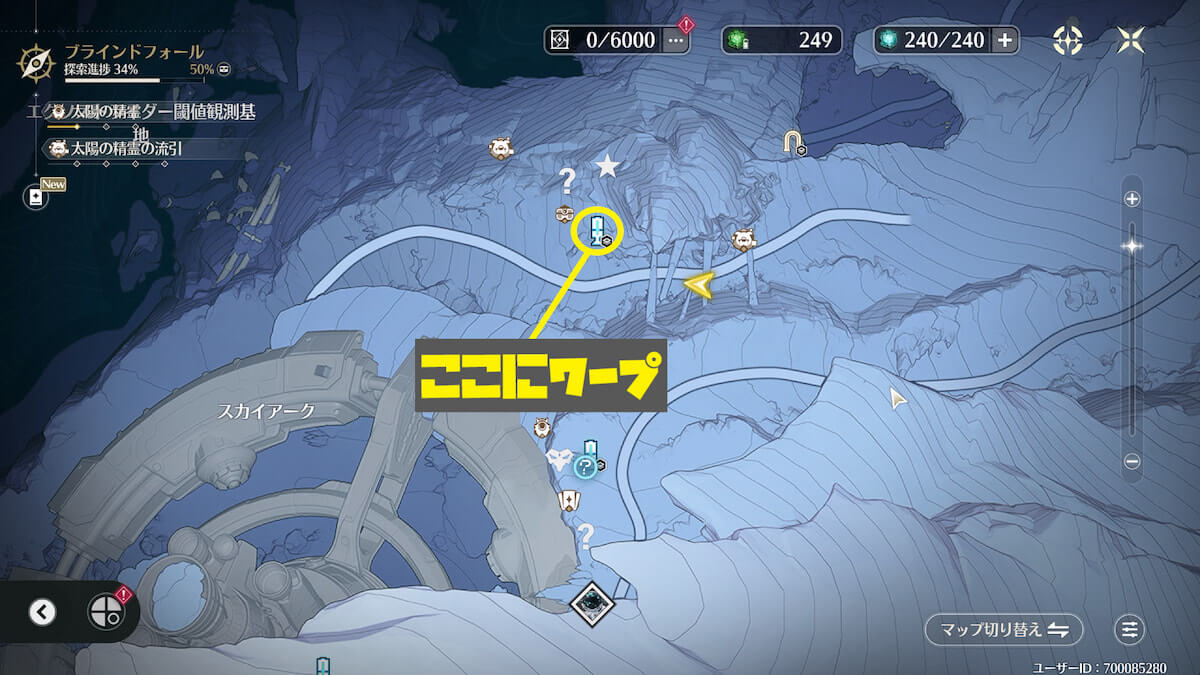Click the four-pointed compass icon near the close button
Viewport: 1200px width, 675px height.
click(1068, 40)
